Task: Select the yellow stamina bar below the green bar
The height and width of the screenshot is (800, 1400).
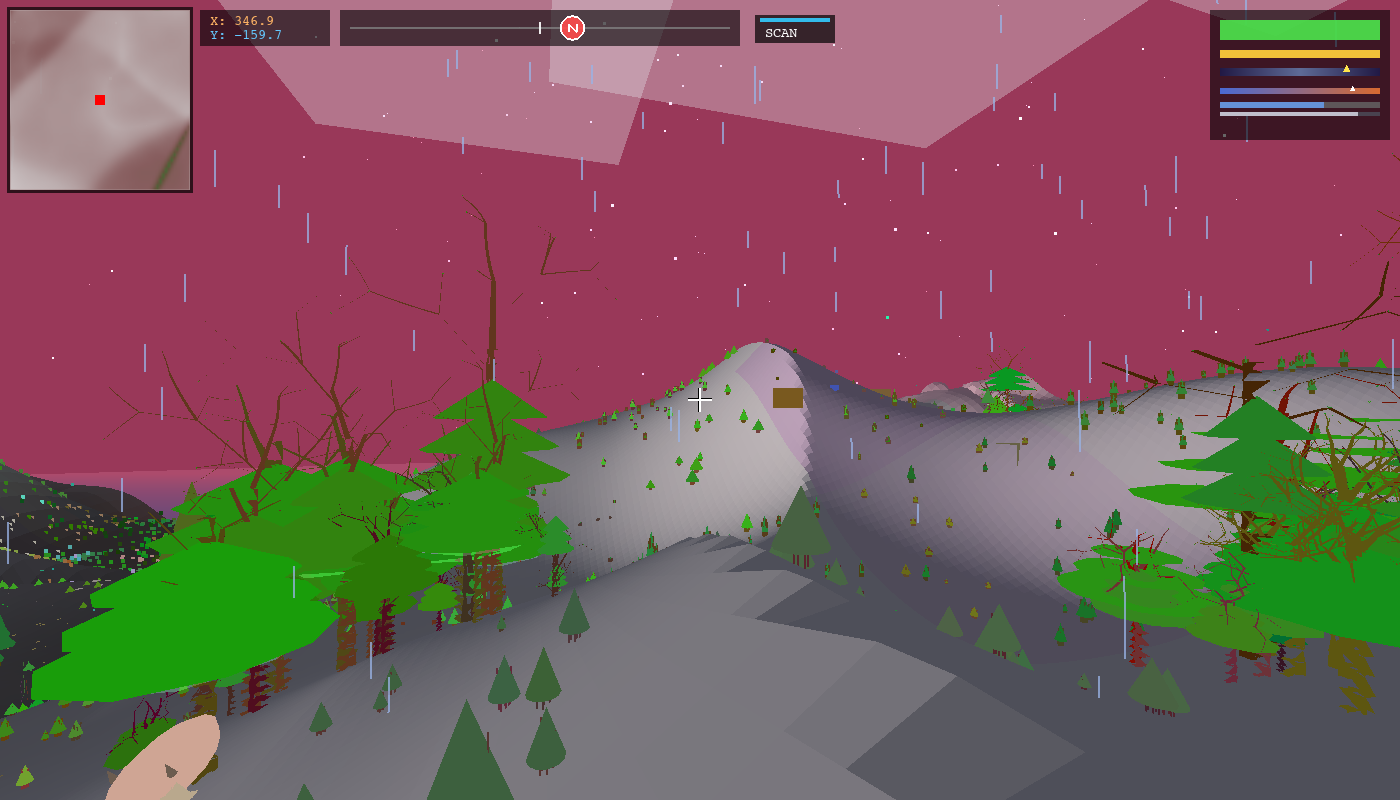Action: pos(1300,54)
